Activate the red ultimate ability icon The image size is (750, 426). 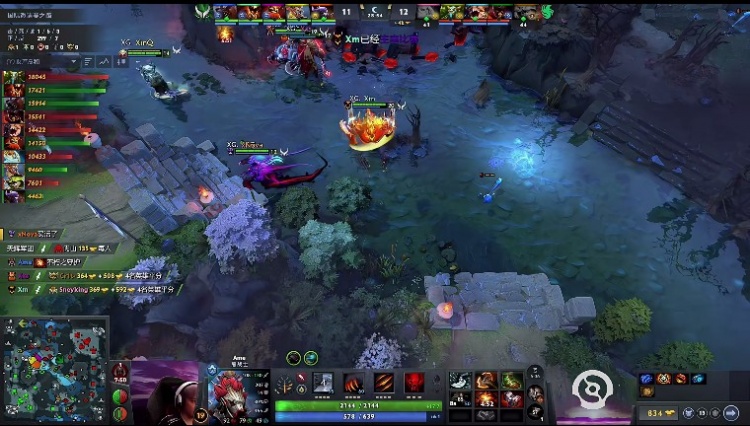pos(414,382)
